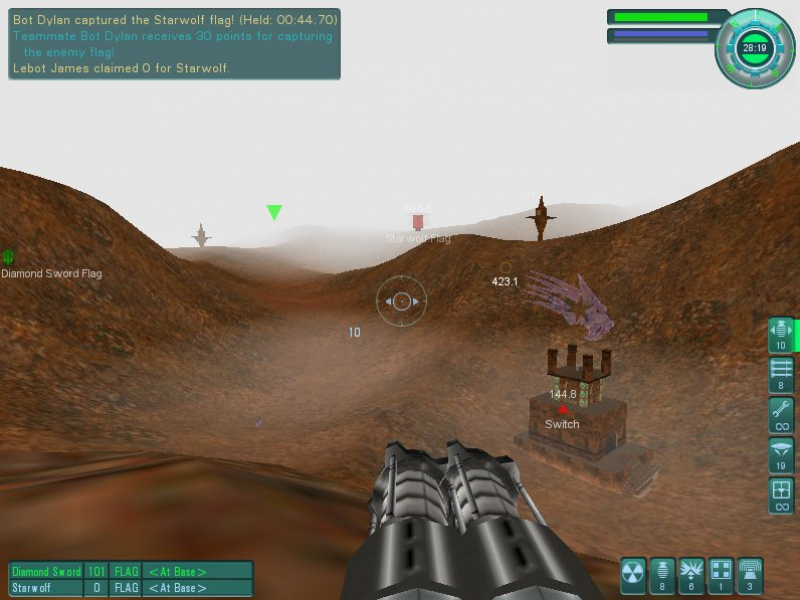The image size is (800, 600).
Task: Select the missile rack weapon slot
Action: [781, 374]
